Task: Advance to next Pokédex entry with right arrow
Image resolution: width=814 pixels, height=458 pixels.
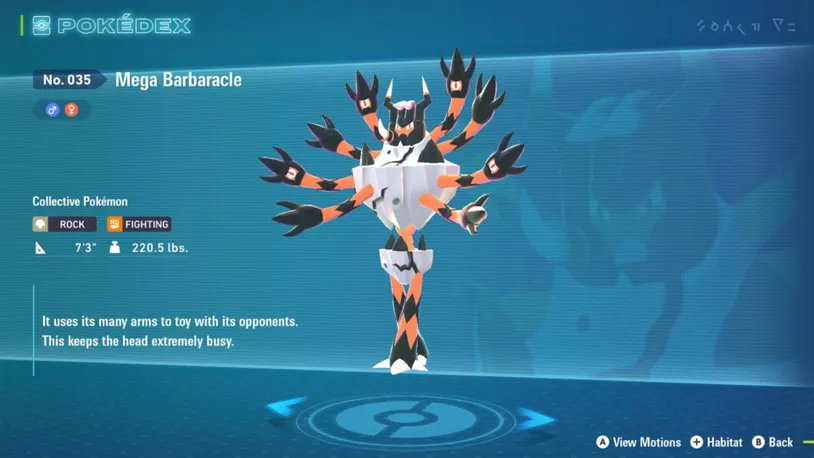Action: tap(534, 418)
